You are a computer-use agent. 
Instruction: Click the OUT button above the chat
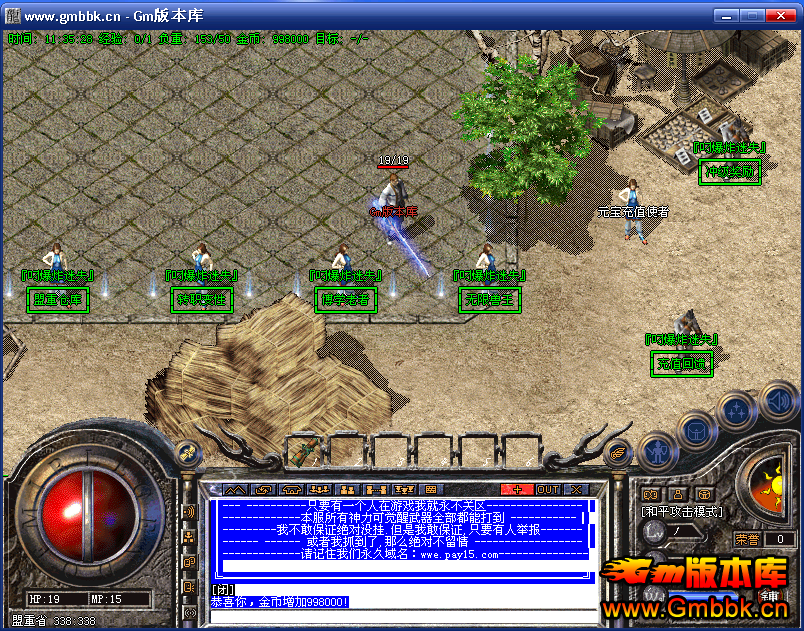(x=548, y=489)
